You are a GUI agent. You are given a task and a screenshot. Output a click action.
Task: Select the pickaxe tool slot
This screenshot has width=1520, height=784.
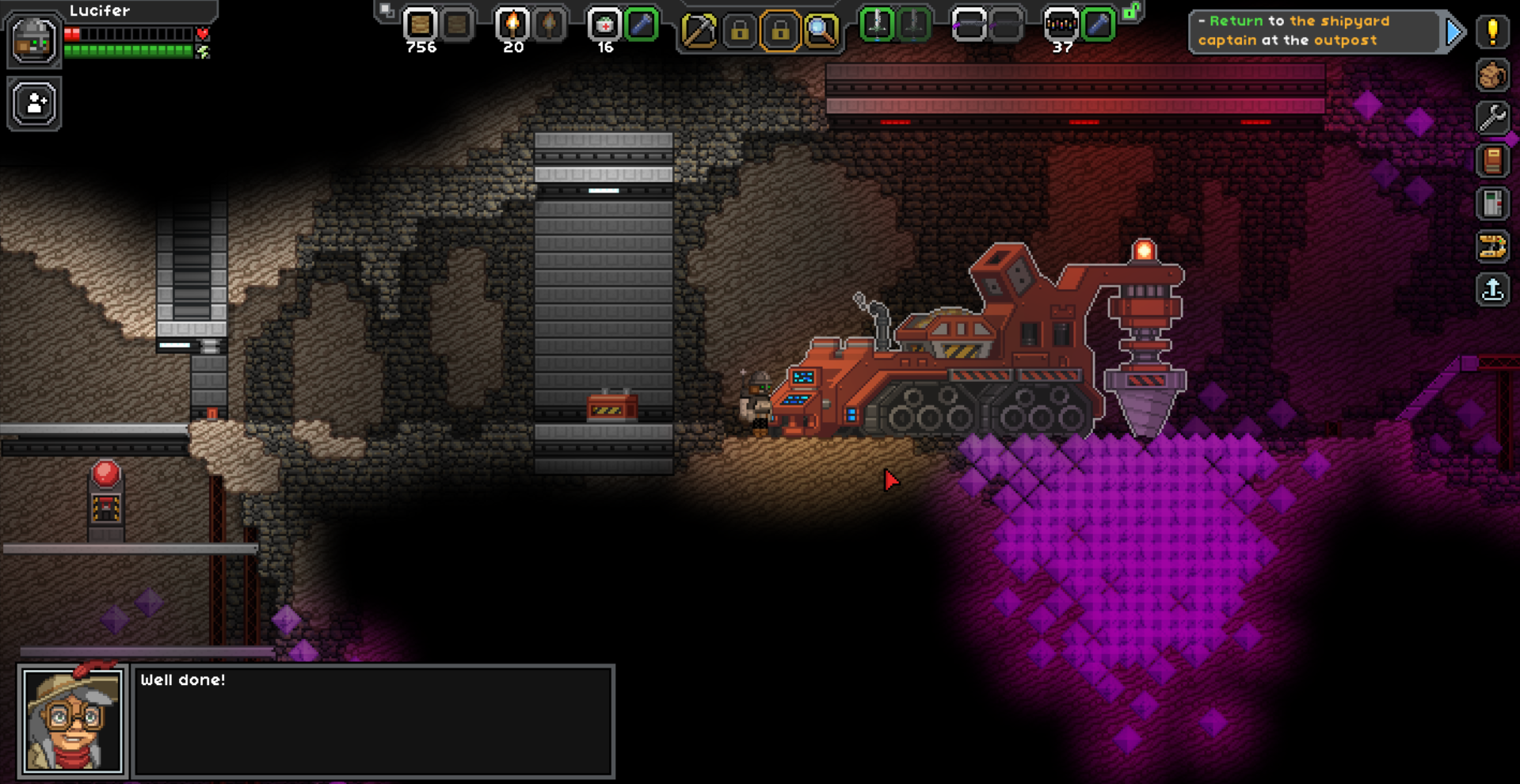coord(699,31)
